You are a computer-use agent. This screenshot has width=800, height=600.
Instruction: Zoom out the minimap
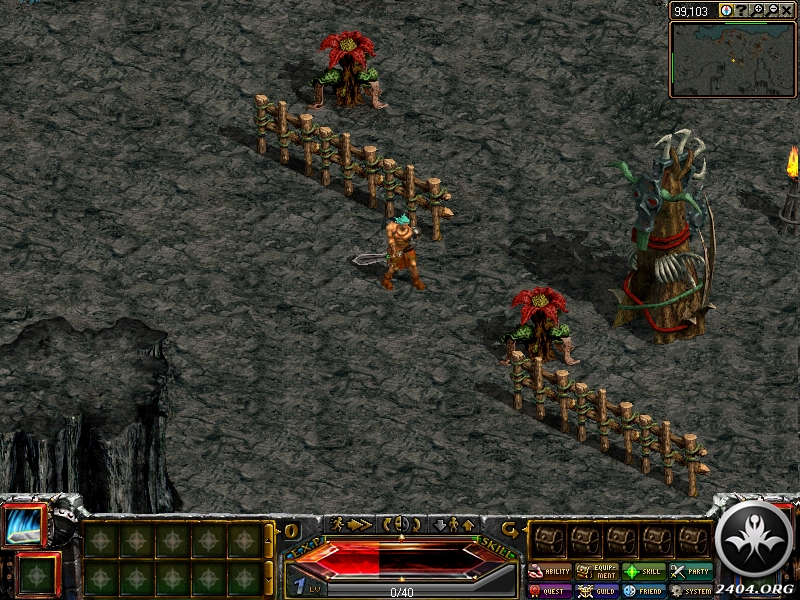tap(772, 10)
